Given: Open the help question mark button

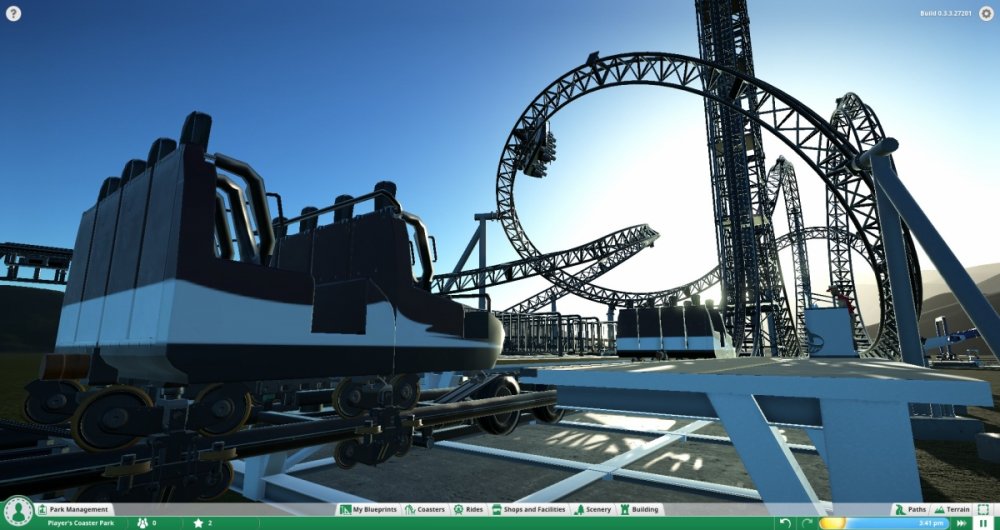Looking at the screenshot, I should coord(13,14).
